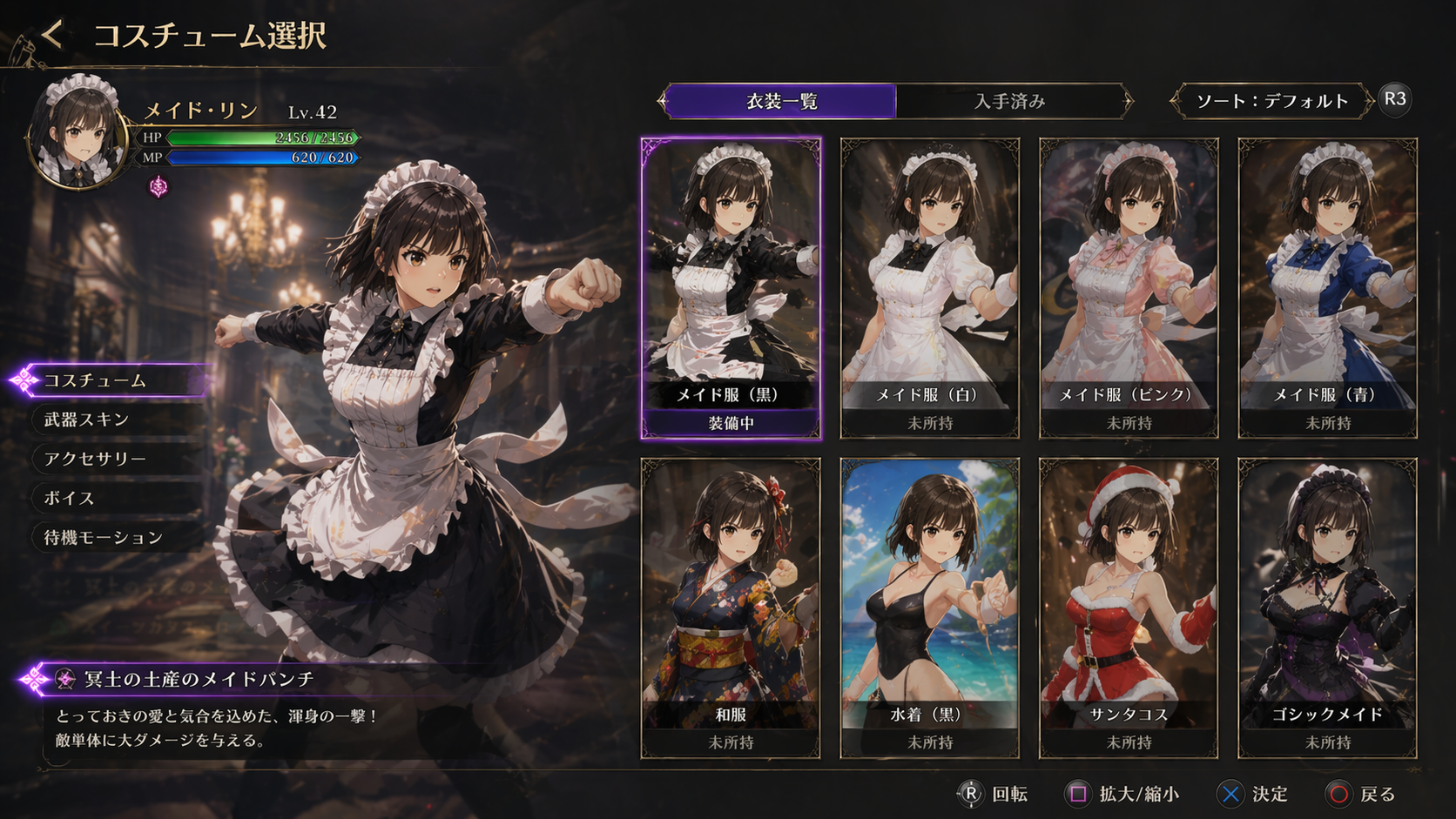Viewport: 1456px width, 819px height.
Task: Click the pink status icon below the MP bar
Action: (158, 186)
